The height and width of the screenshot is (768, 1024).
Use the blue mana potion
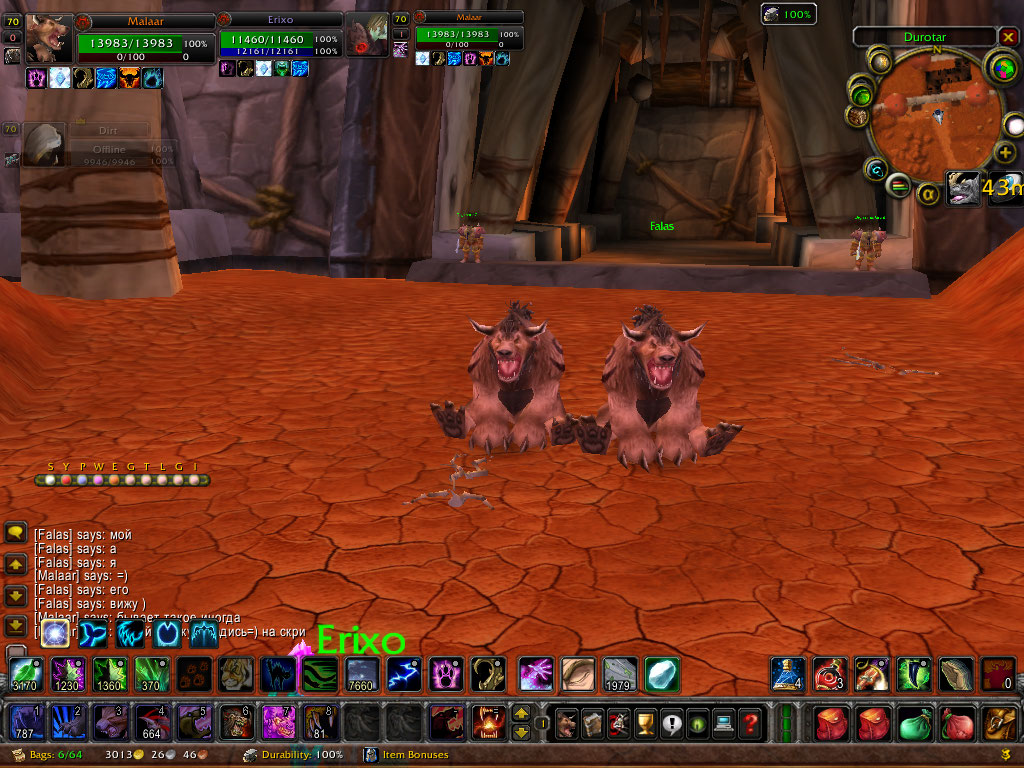[786, 673]
